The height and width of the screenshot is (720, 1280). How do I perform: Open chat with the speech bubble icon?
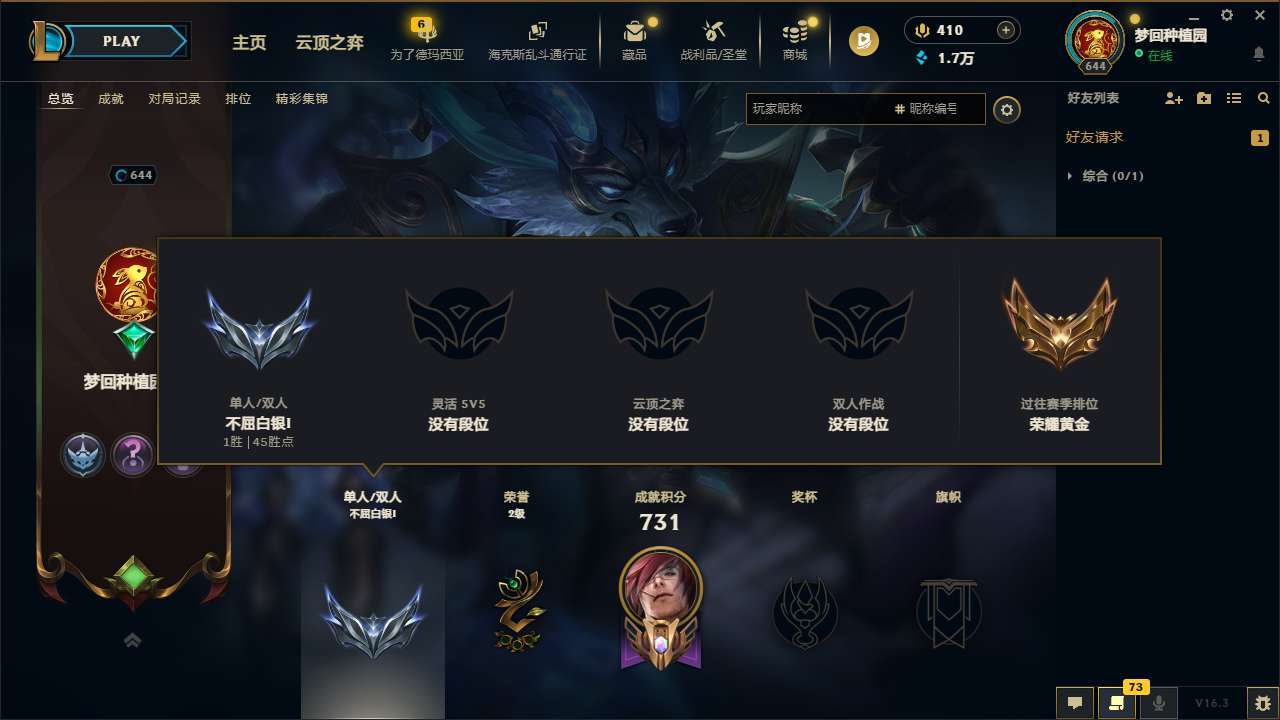tap(1074, 704)
